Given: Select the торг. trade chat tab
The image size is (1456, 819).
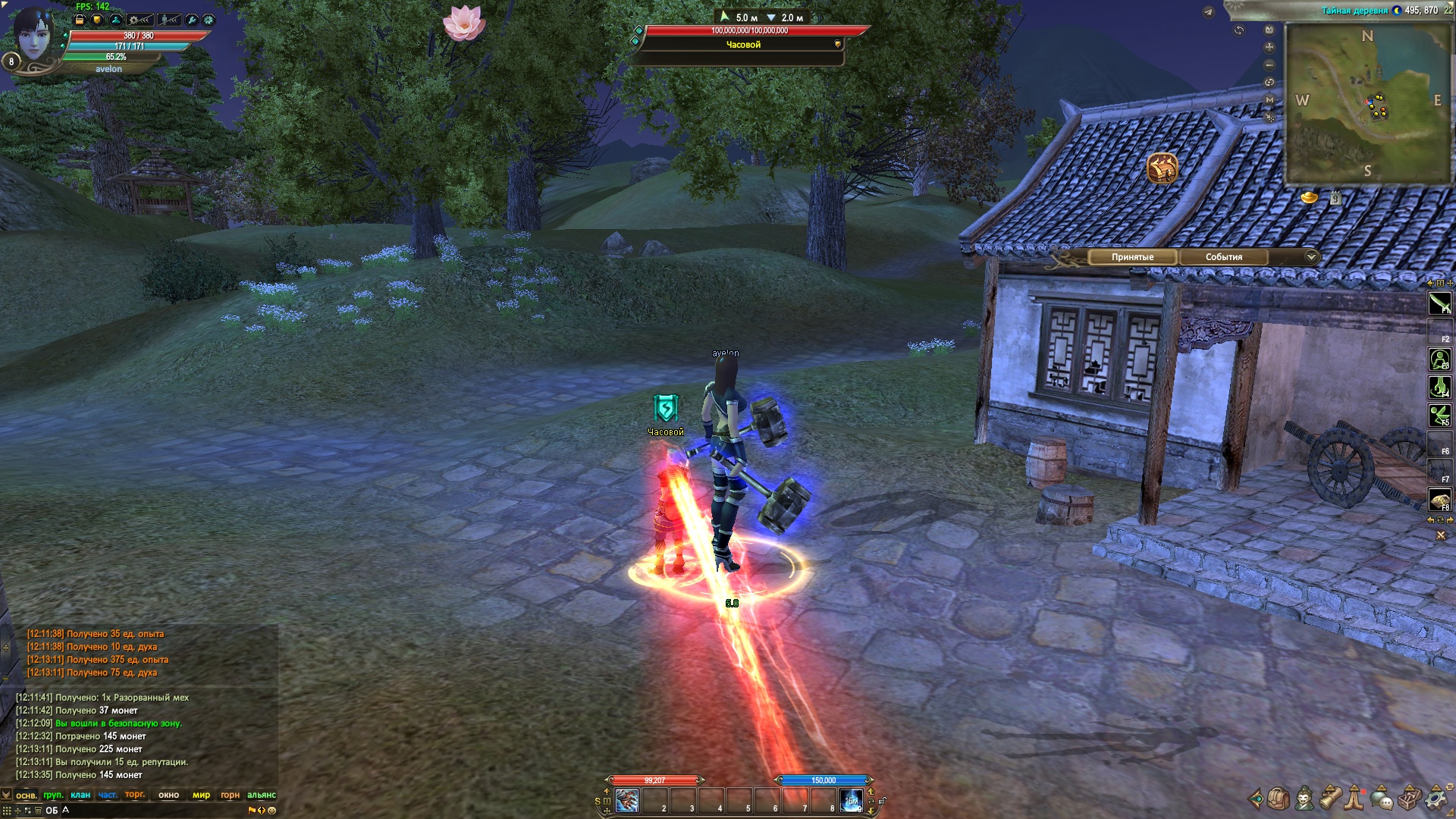Looking at the screenshot, I should tap(135, 795).
